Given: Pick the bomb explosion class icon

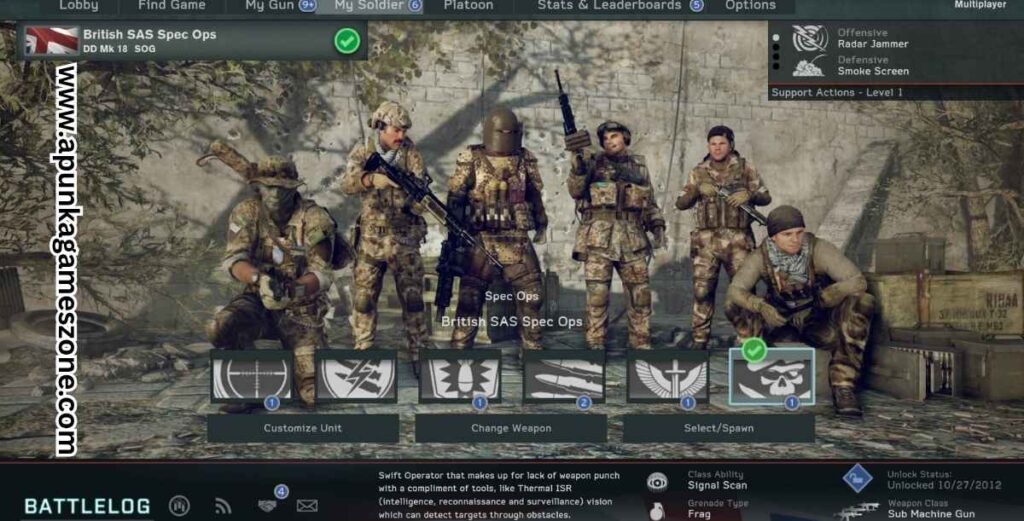Looking at the screenshot, I should pos(460,376).
